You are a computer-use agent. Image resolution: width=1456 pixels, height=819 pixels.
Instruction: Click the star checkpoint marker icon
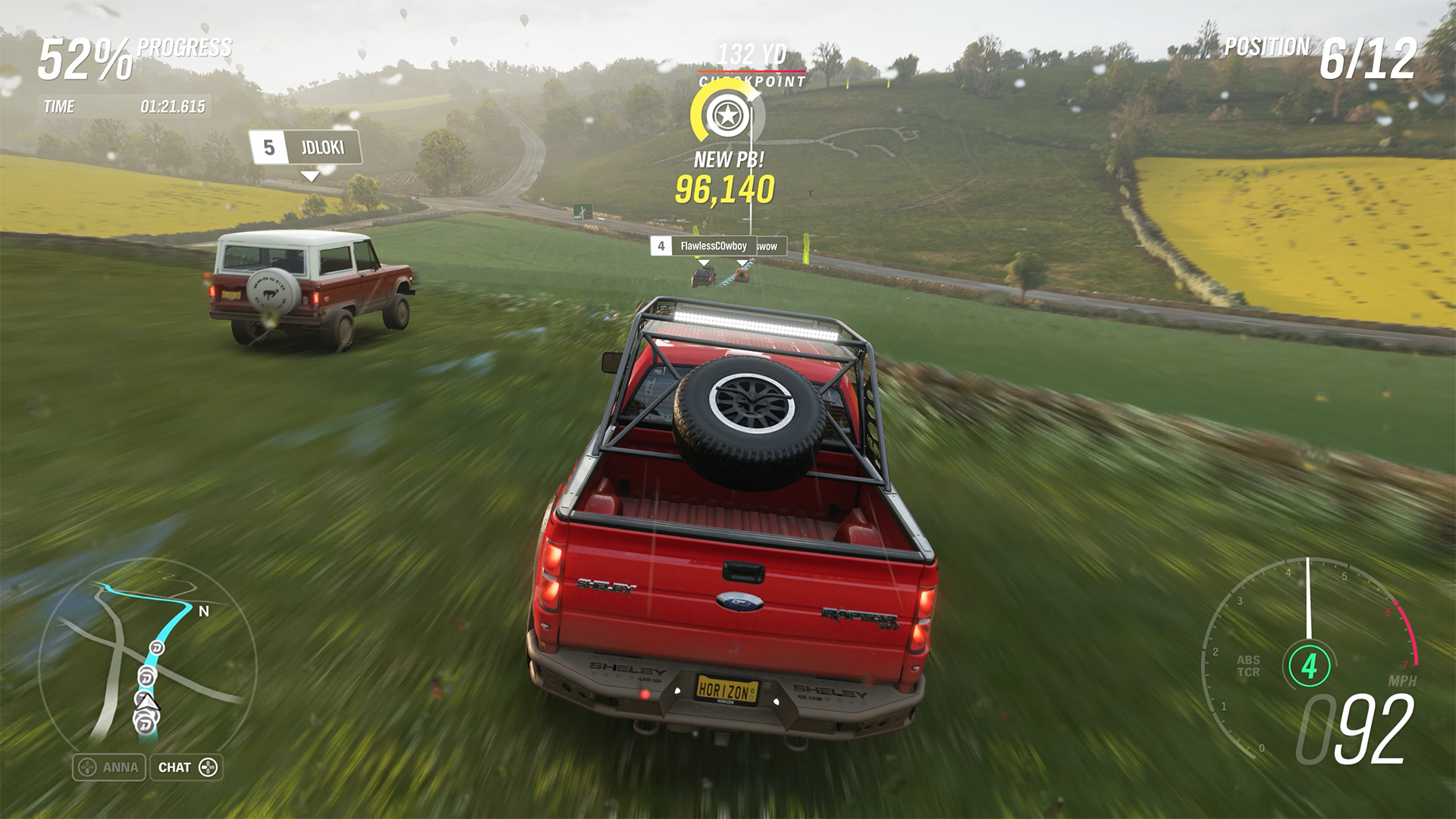727,116
